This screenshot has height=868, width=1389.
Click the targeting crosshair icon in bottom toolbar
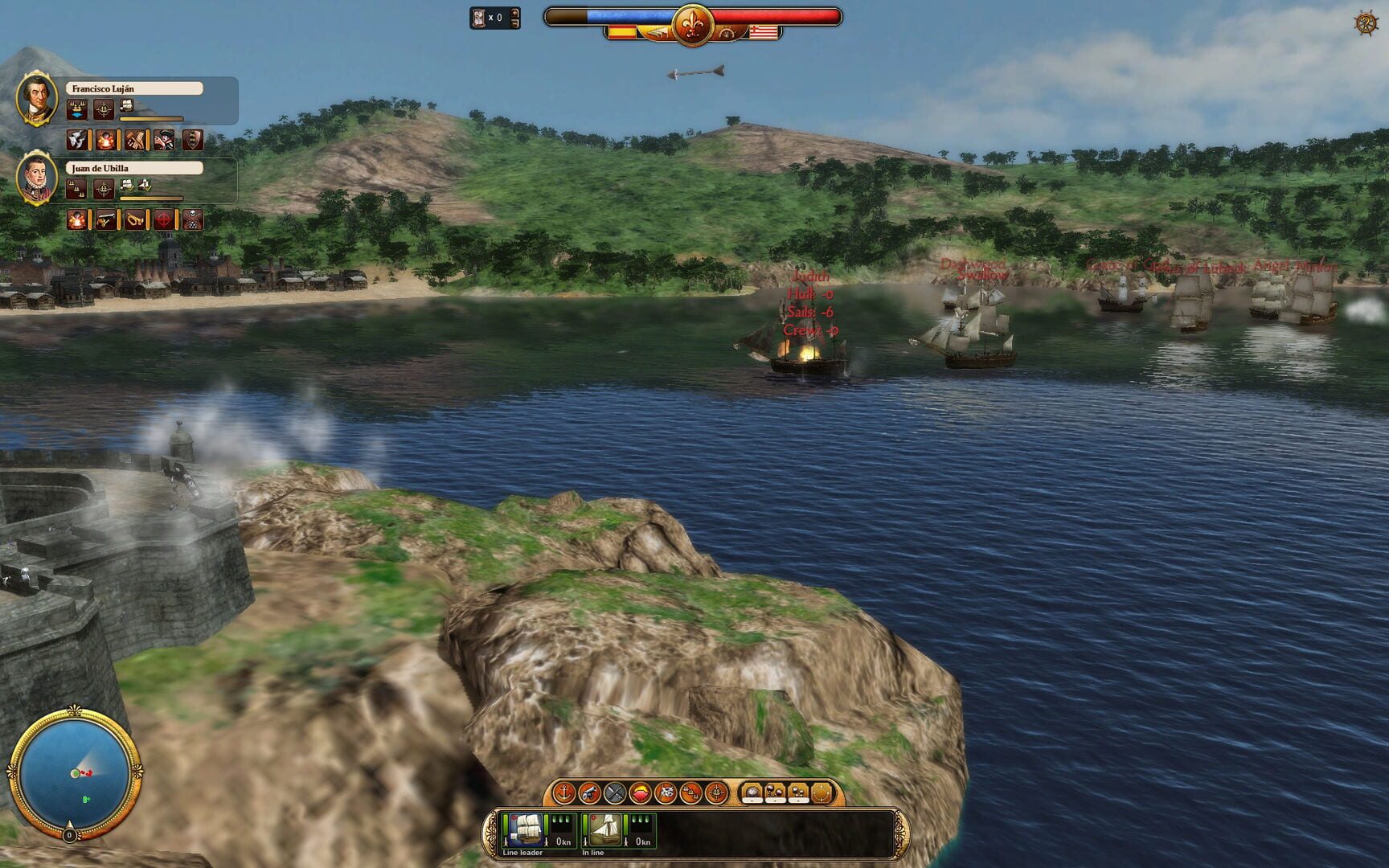tap(717, 792)
